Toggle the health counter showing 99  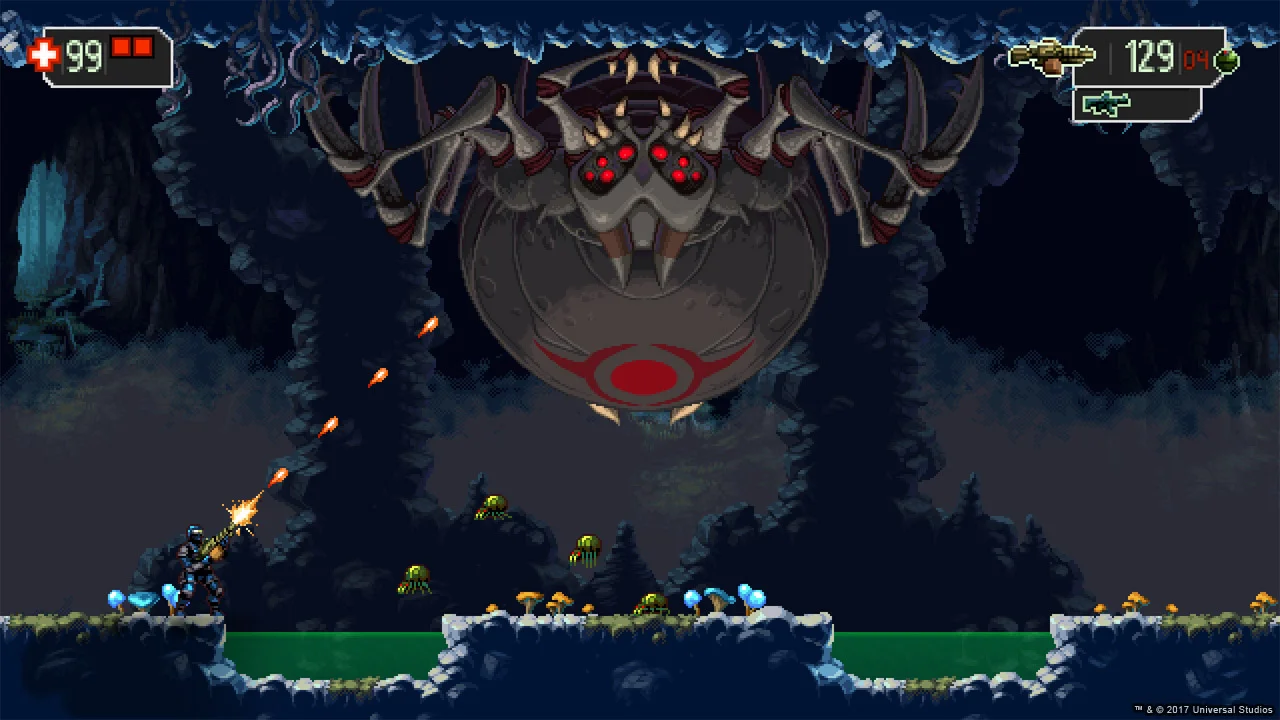coord(84,58)
